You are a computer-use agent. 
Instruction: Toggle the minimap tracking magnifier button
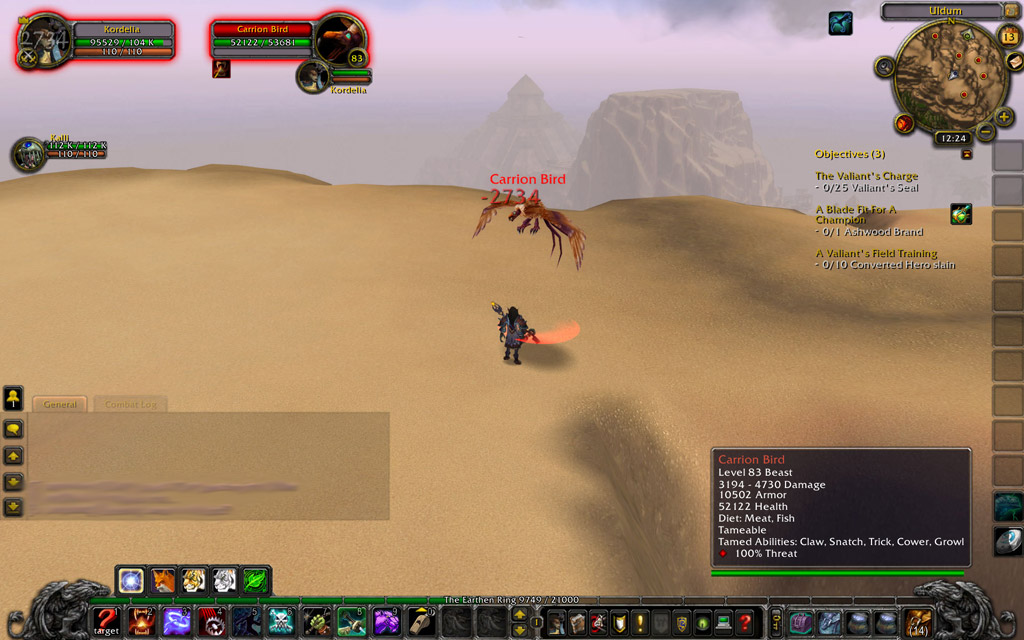click(884, 67)
